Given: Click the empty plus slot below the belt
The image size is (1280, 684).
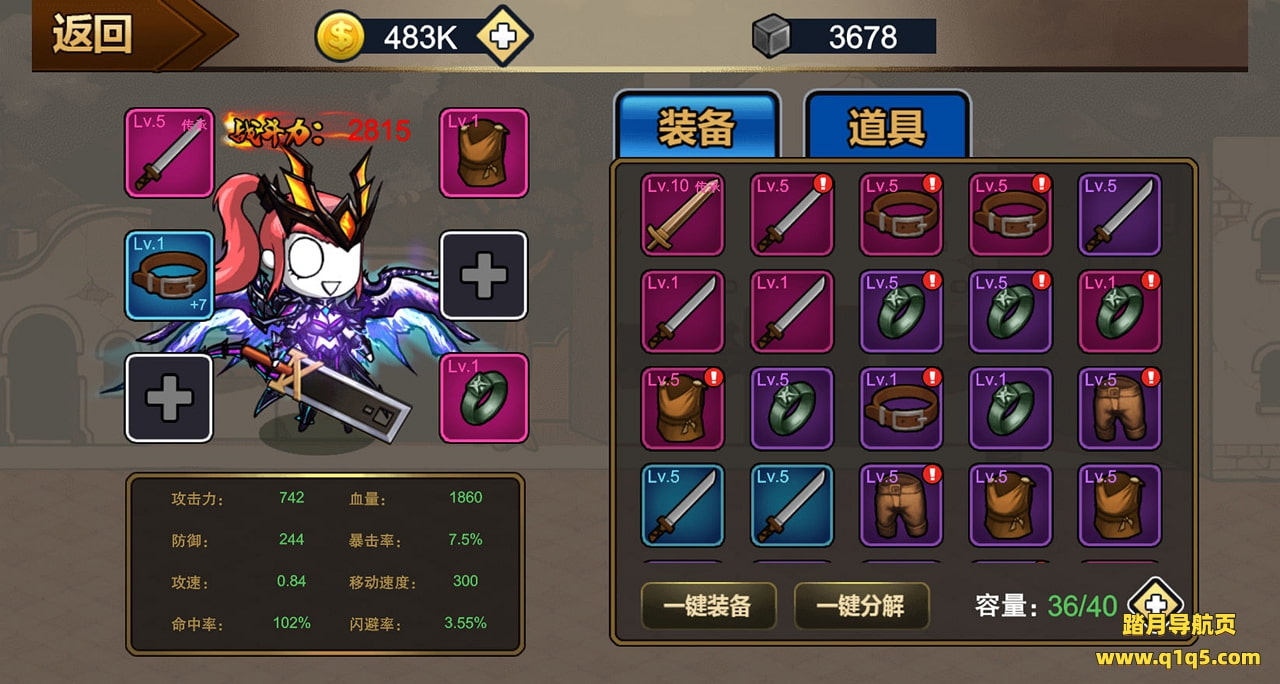Looking at the screenshot, I should 169,398.
